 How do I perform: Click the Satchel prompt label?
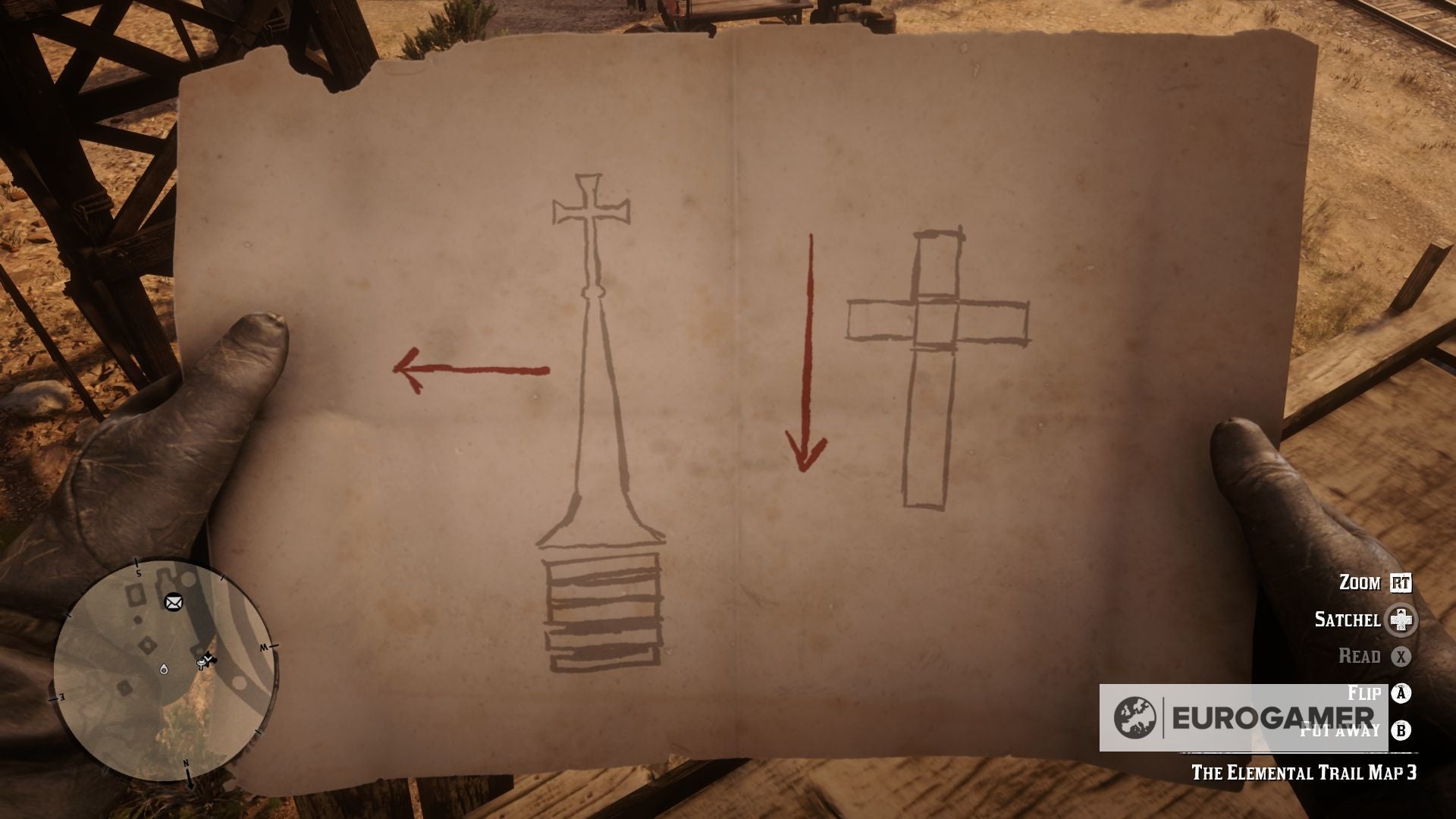(x=1349, y=620)
